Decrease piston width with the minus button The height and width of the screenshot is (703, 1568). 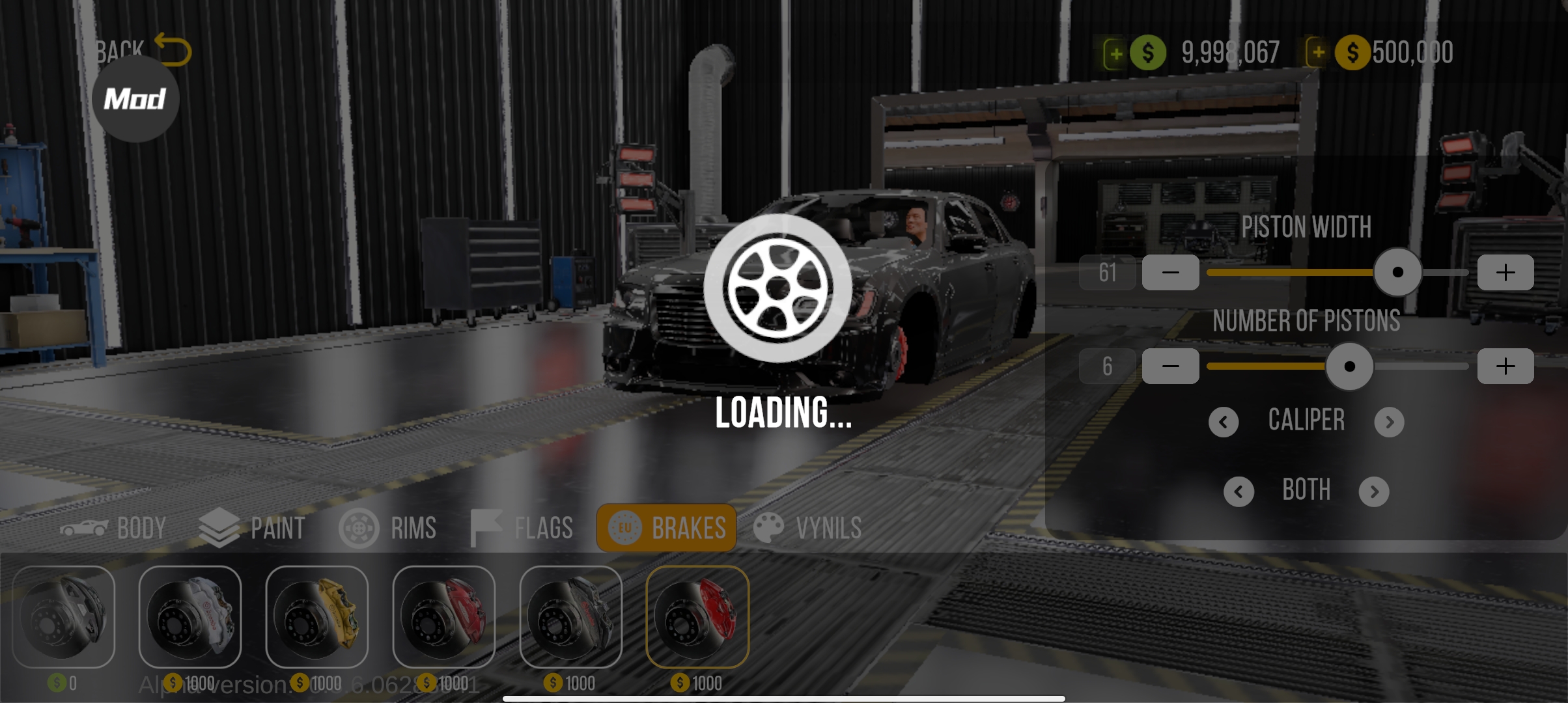[1170, 272]
